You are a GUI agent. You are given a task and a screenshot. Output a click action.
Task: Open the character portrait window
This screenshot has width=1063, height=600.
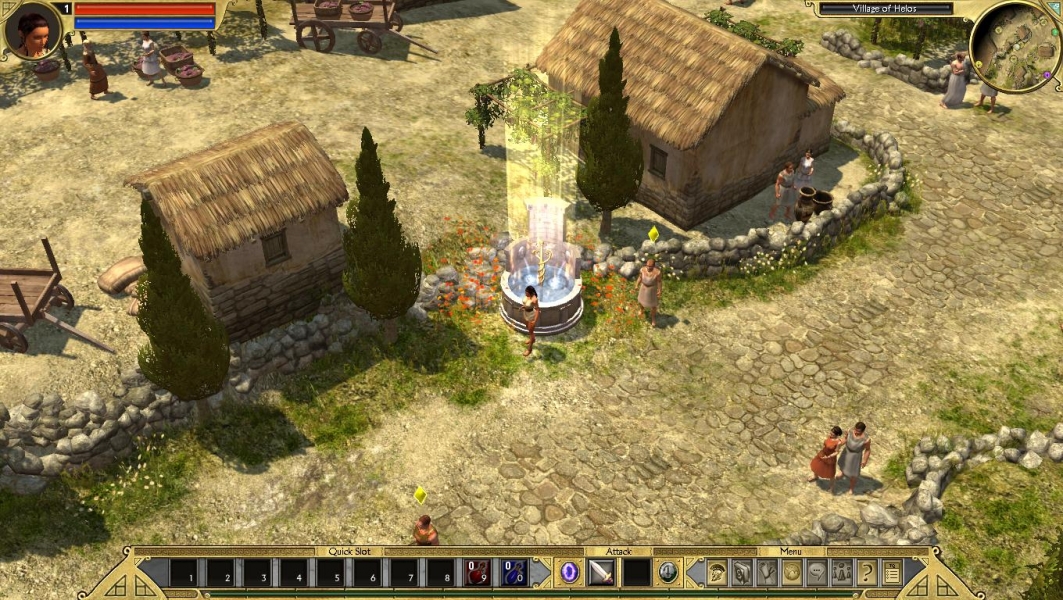pyautogui.click(x=31, y=30)
